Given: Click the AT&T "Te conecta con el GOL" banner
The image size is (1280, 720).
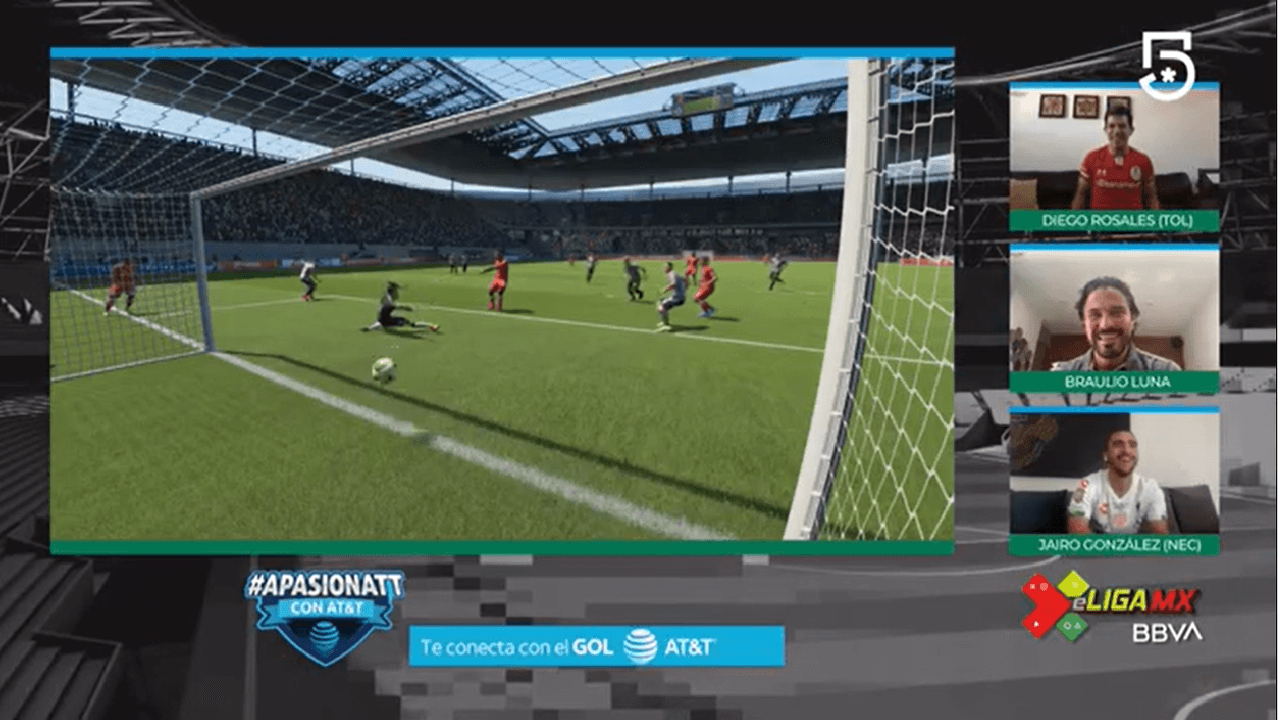Looking at the screenshot, I should [596, 646].
